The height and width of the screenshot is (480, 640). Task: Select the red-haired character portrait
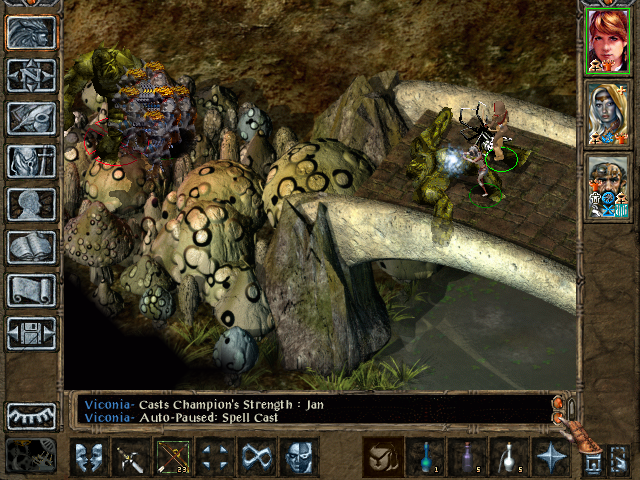(x=605, y=41)
